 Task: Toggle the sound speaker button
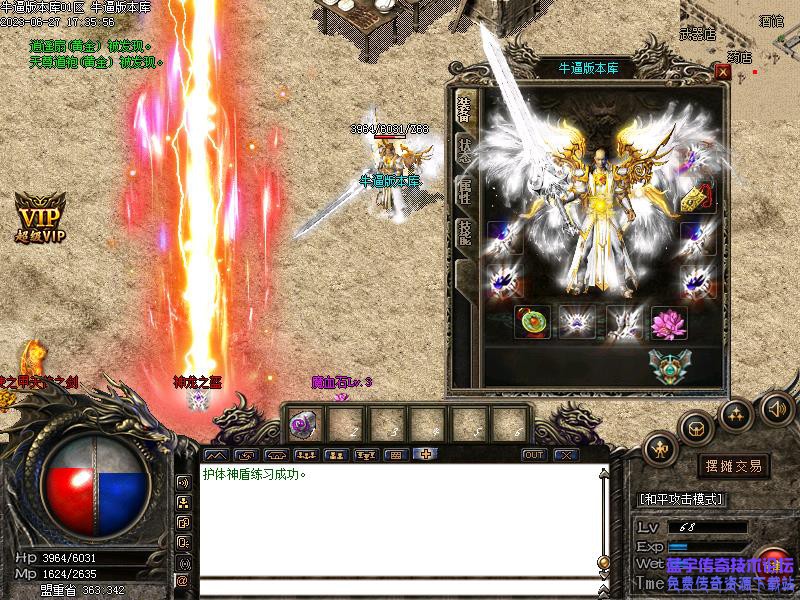pyautogui.click(x=777, y=407)
